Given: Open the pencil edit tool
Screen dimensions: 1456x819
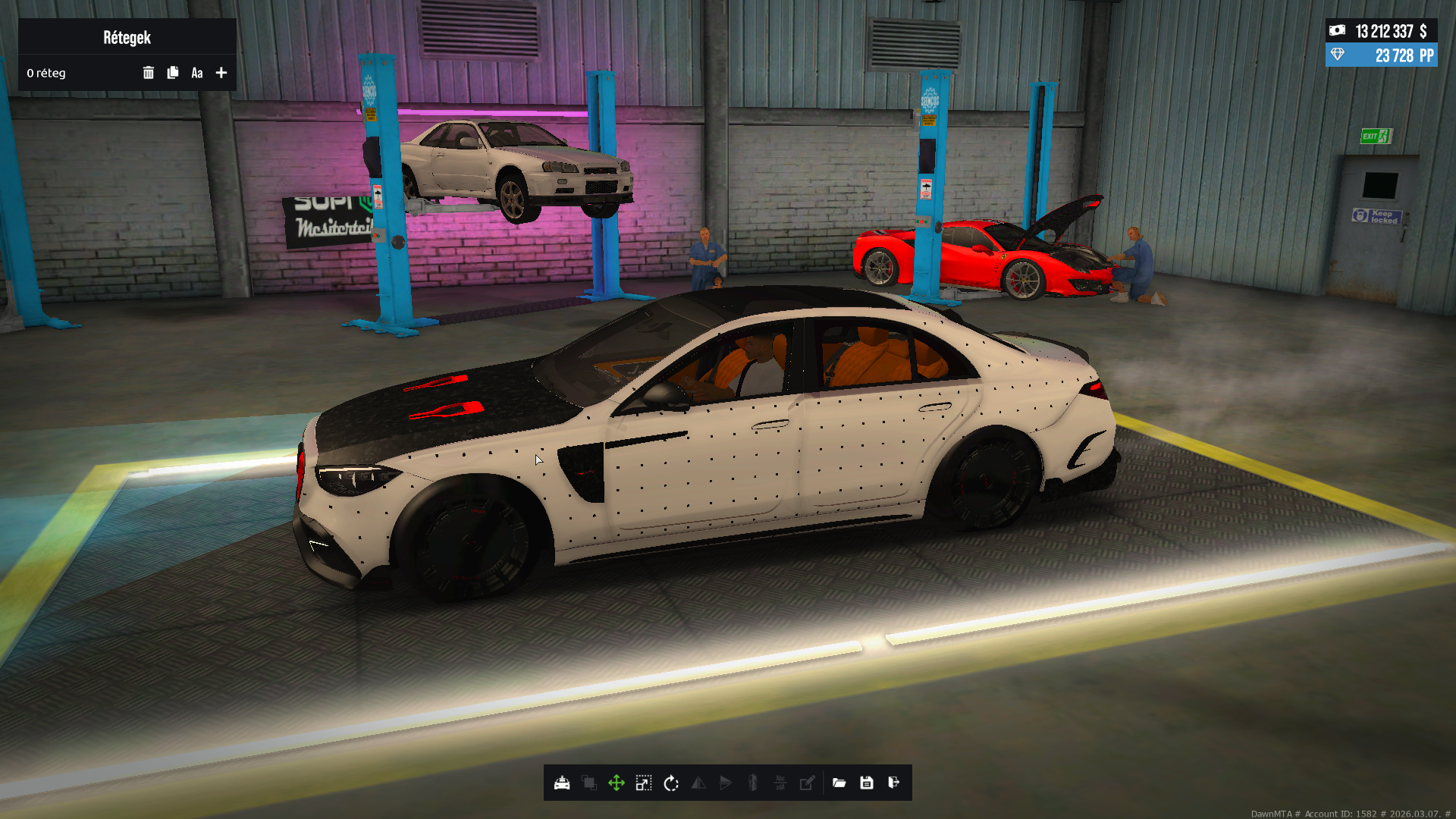Looking at the screenshot, I should [x=808, y=783].
